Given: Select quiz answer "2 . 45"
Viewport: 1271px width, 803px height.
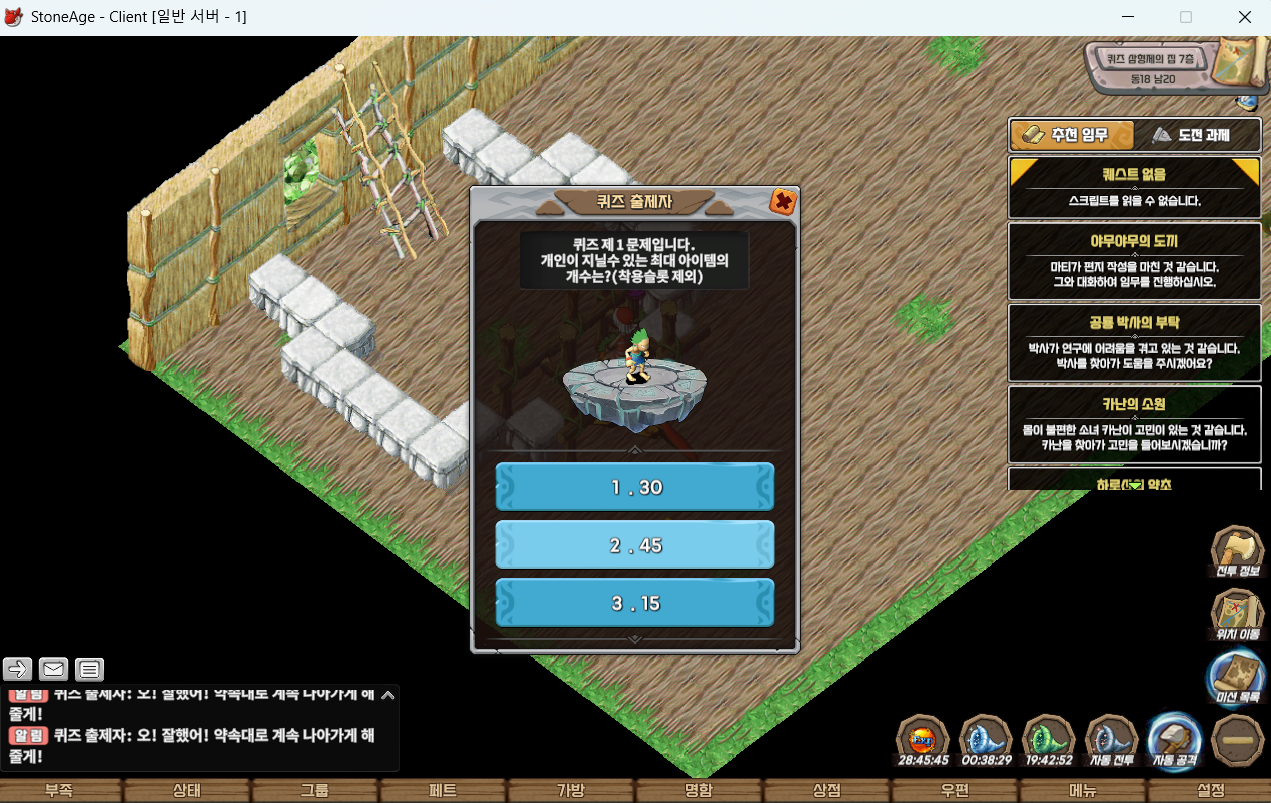Looking at the screenshot, I should pos(635,545).
